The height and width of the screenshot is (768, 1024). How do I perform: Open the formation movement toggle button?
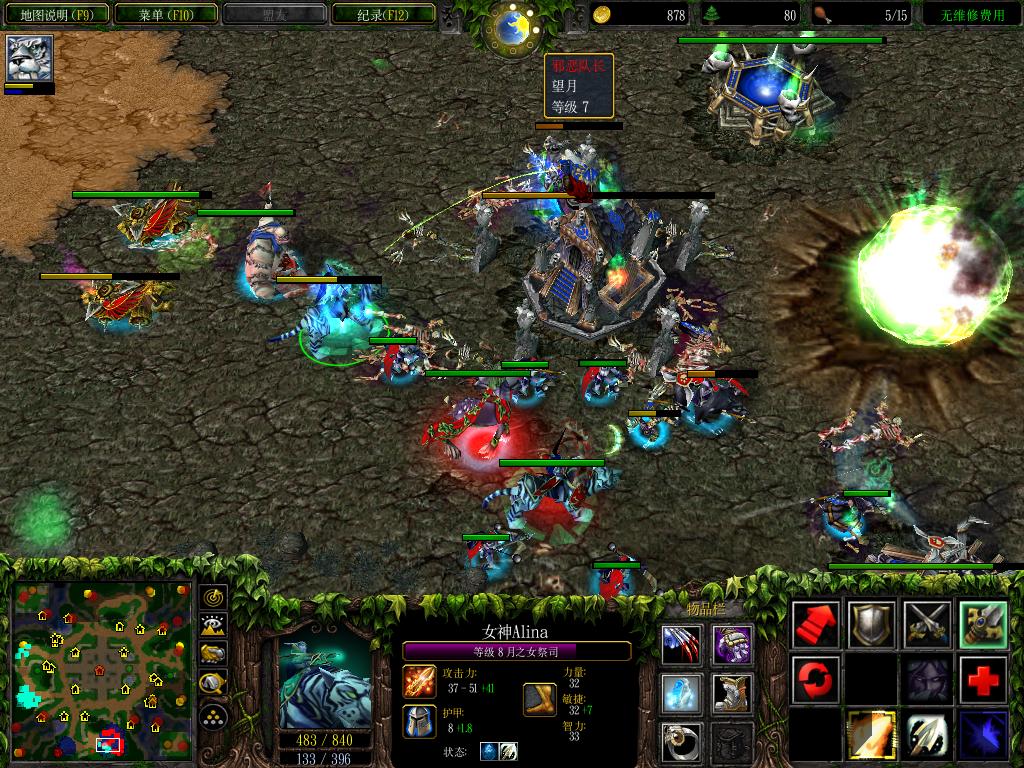point(214,716)
